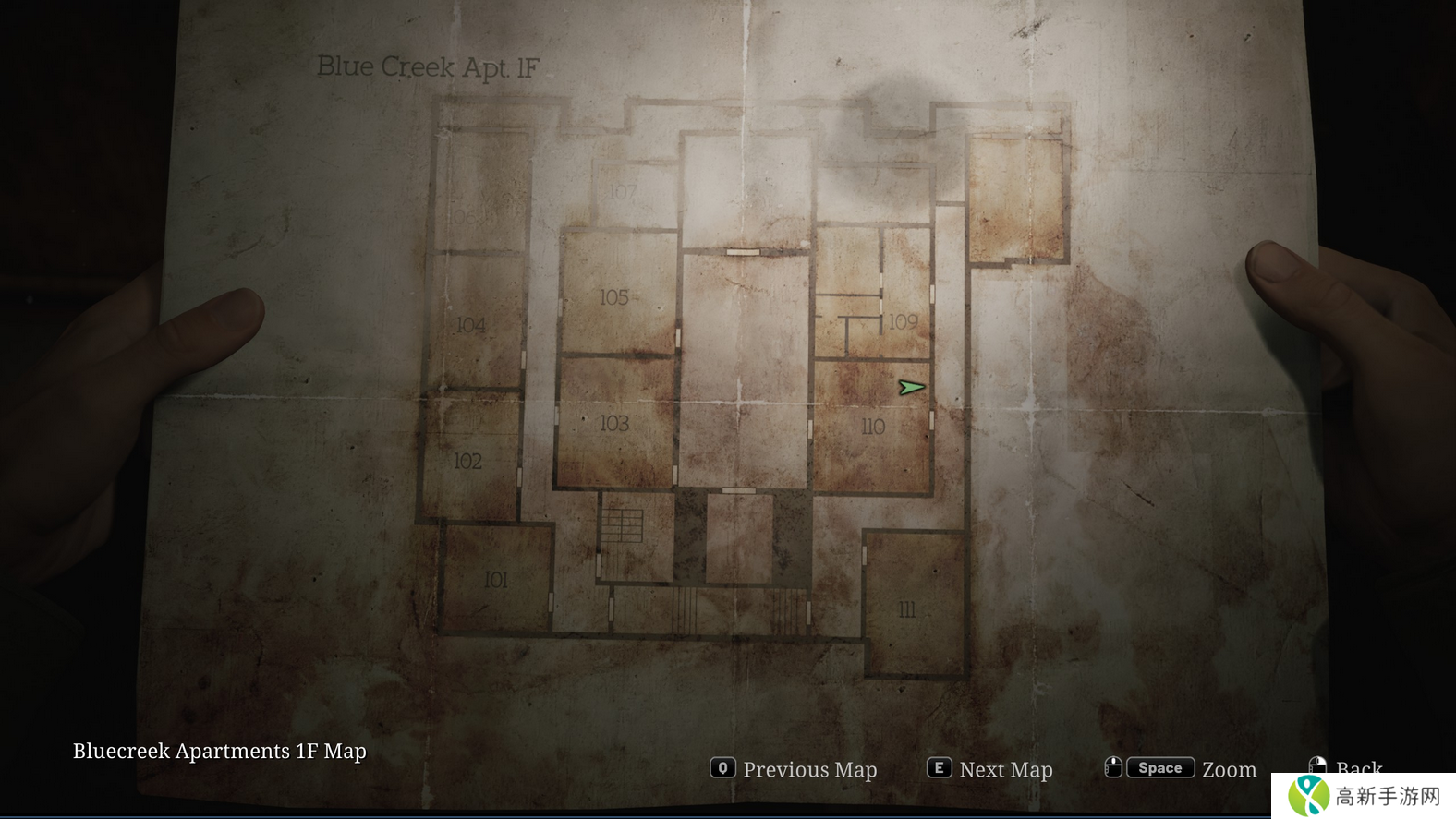Select room 101 on the map
Image resolution: width=1456 pixels, height=819 pixels.
(496, 580)
